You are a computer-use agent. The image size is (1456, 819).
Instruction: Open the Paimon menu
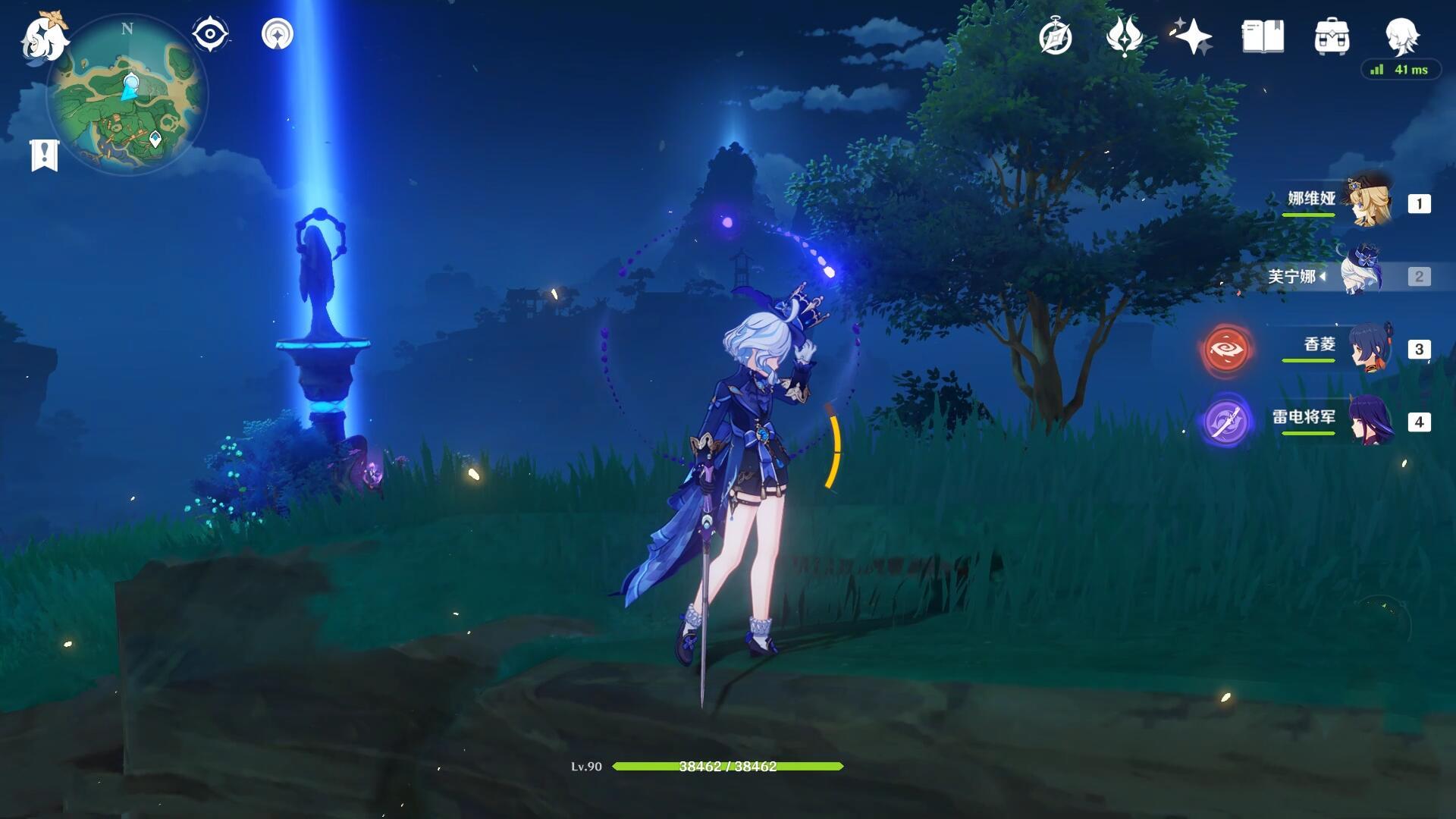point(44,36)
